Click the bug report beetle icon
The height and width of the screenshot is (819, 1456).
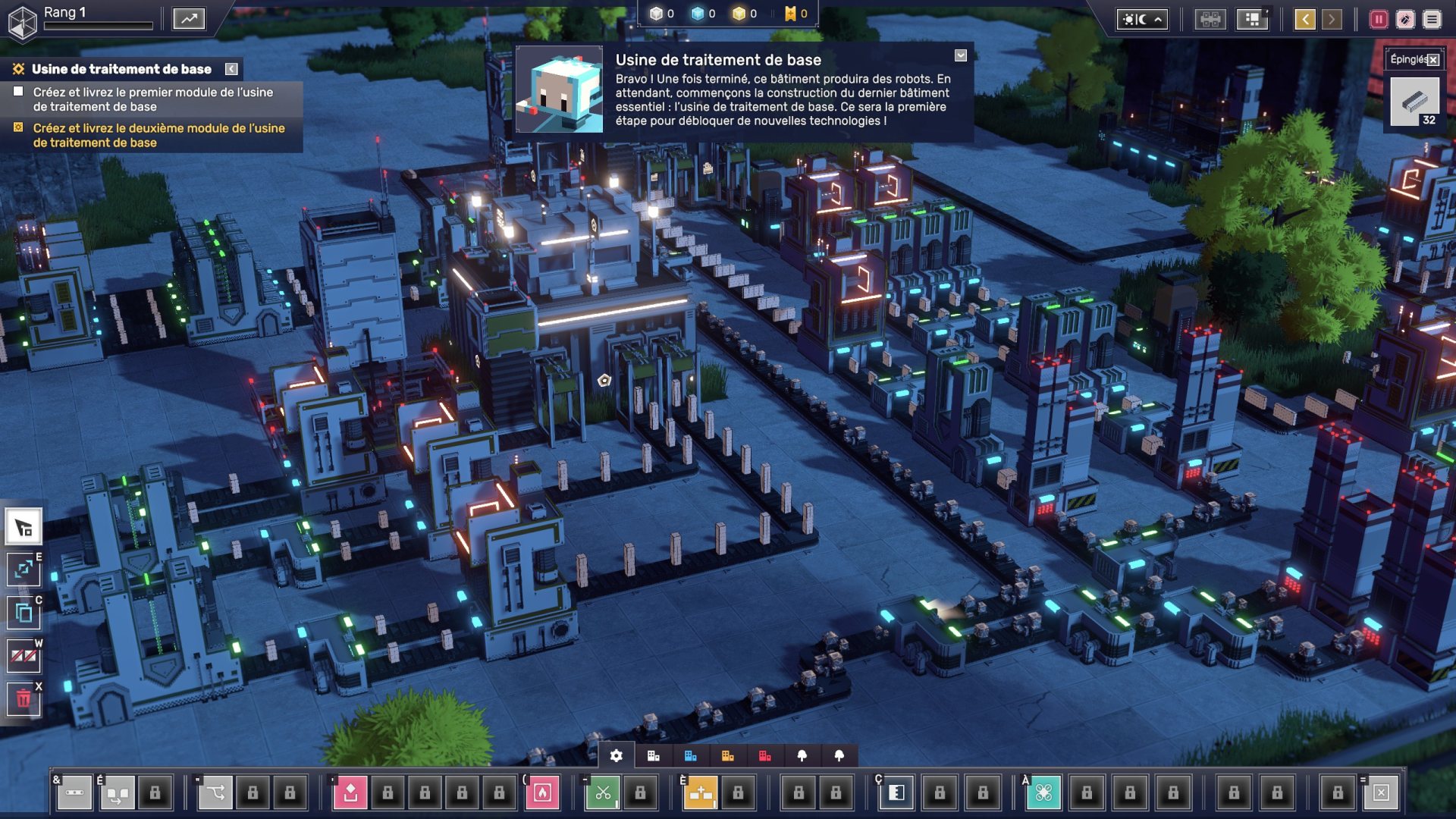1405,19
